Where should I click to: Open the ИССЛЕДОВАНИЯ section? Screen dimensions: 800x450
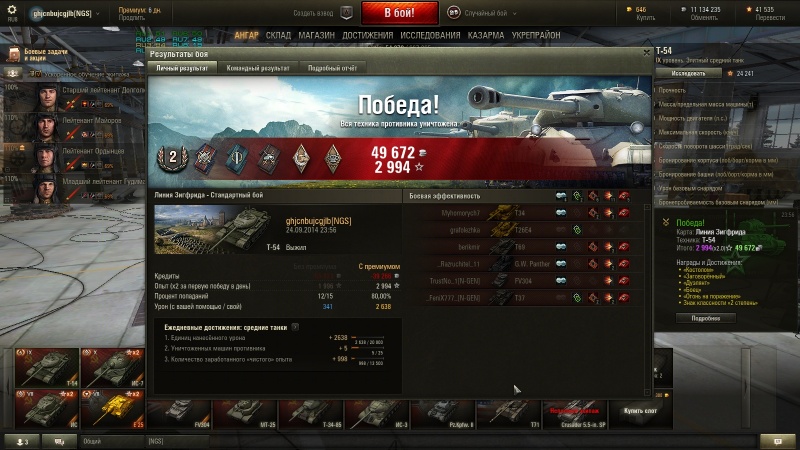click(x=430, y=34)
